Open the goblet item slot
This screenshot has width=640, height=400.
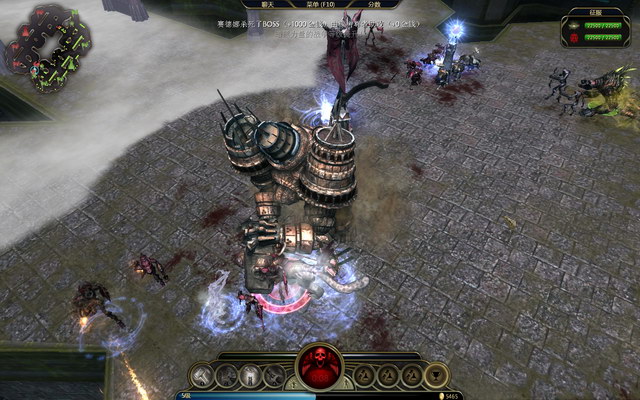[436, 375]
